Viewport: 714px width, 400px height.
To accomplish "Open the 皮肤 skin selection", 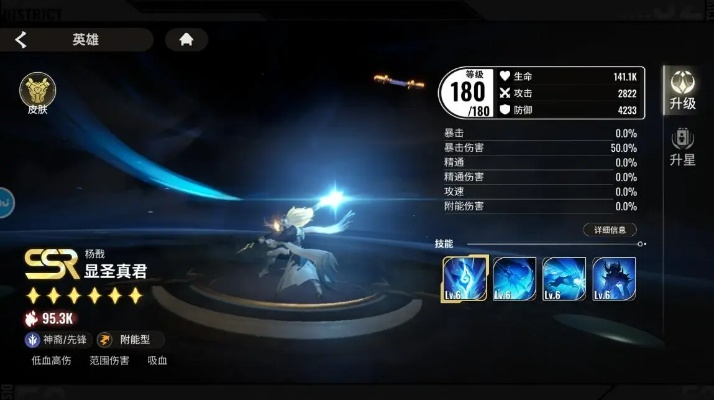I will pos(37,92).
